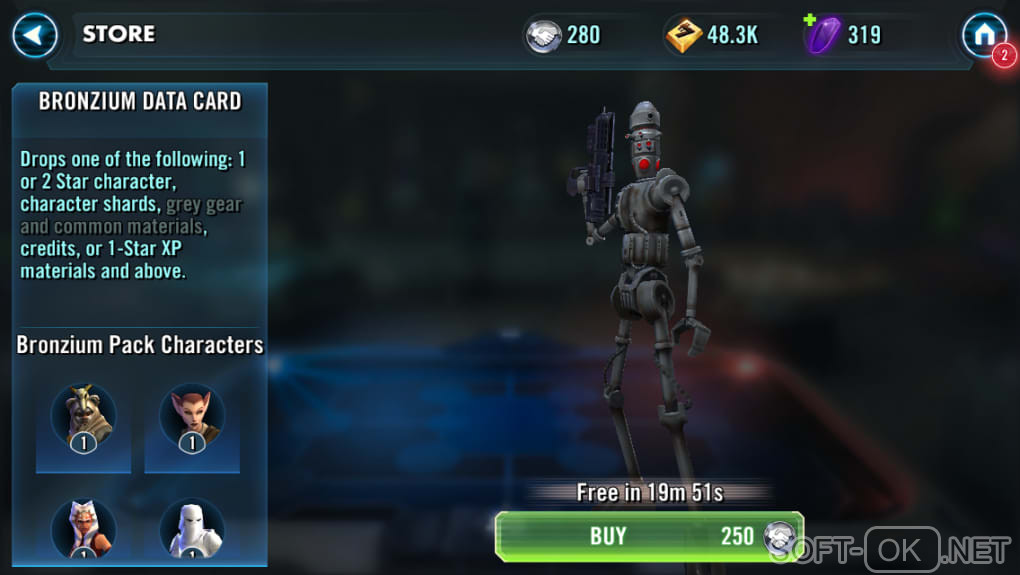This screenshot has height=575, width=1020.
Task: Open the home screen button
Action: click(x=983, y=36)
